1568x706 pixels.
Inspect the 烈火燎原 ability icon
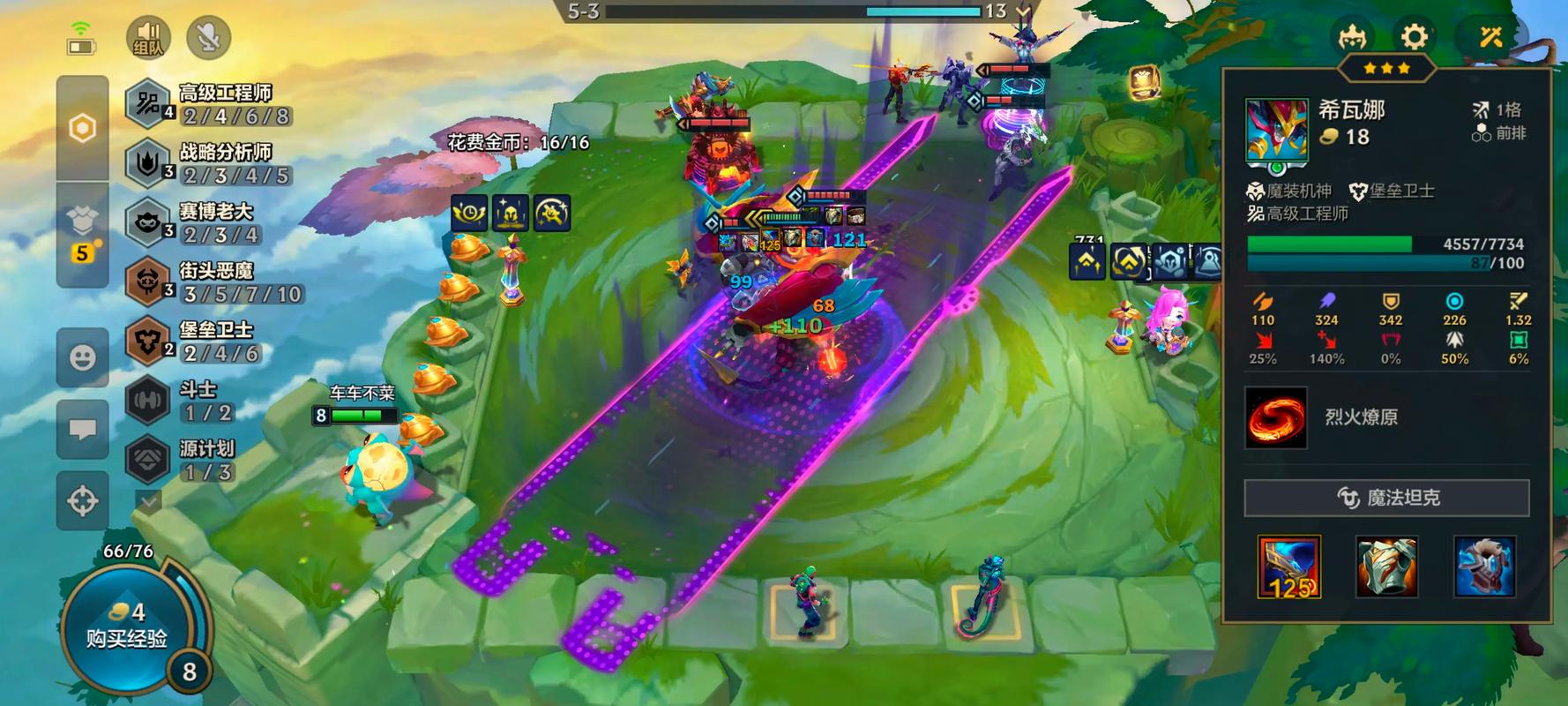[1275, 417]
